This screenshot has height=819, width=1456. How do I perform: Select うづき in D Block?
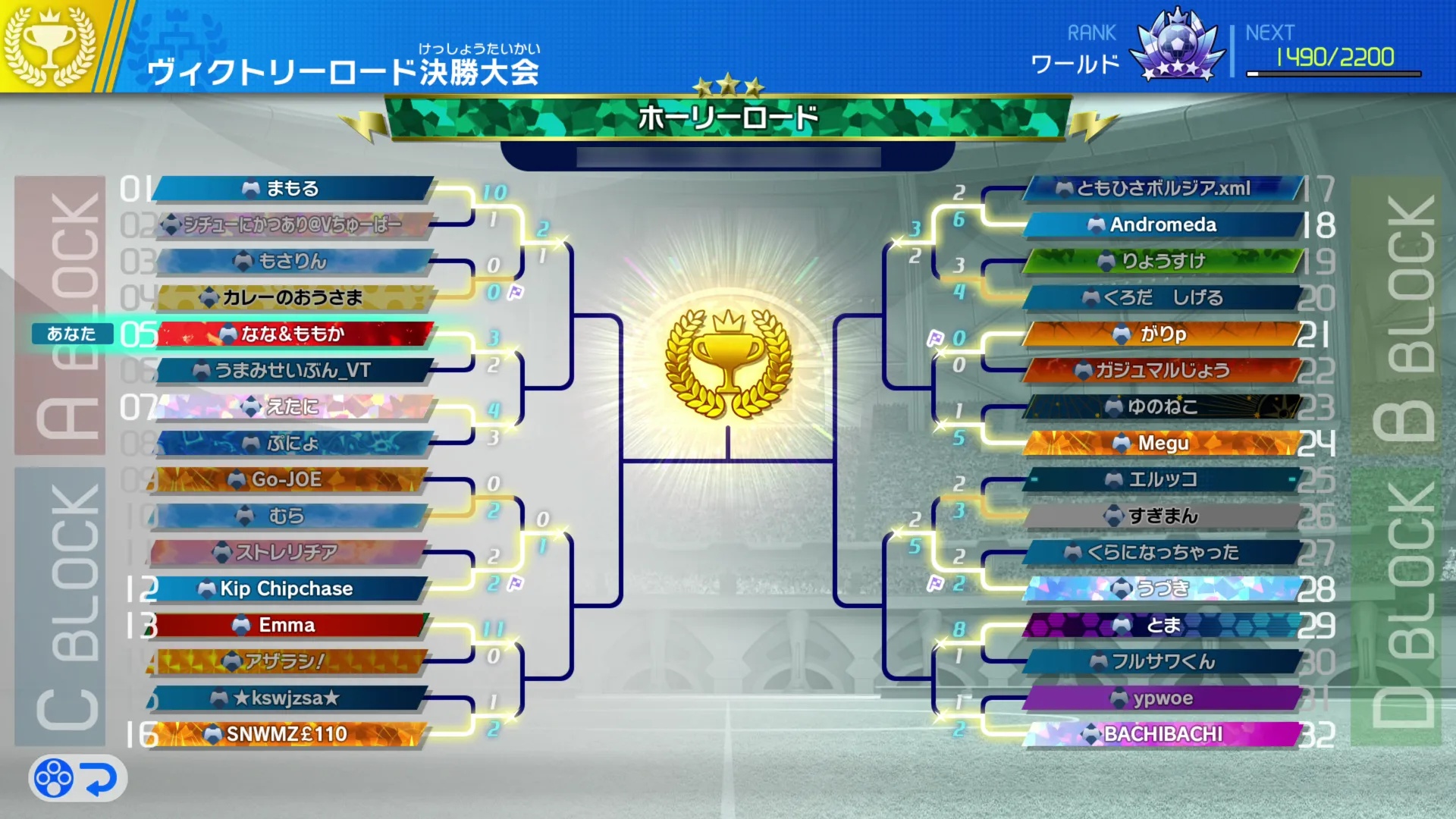(x=1163, y=589)
